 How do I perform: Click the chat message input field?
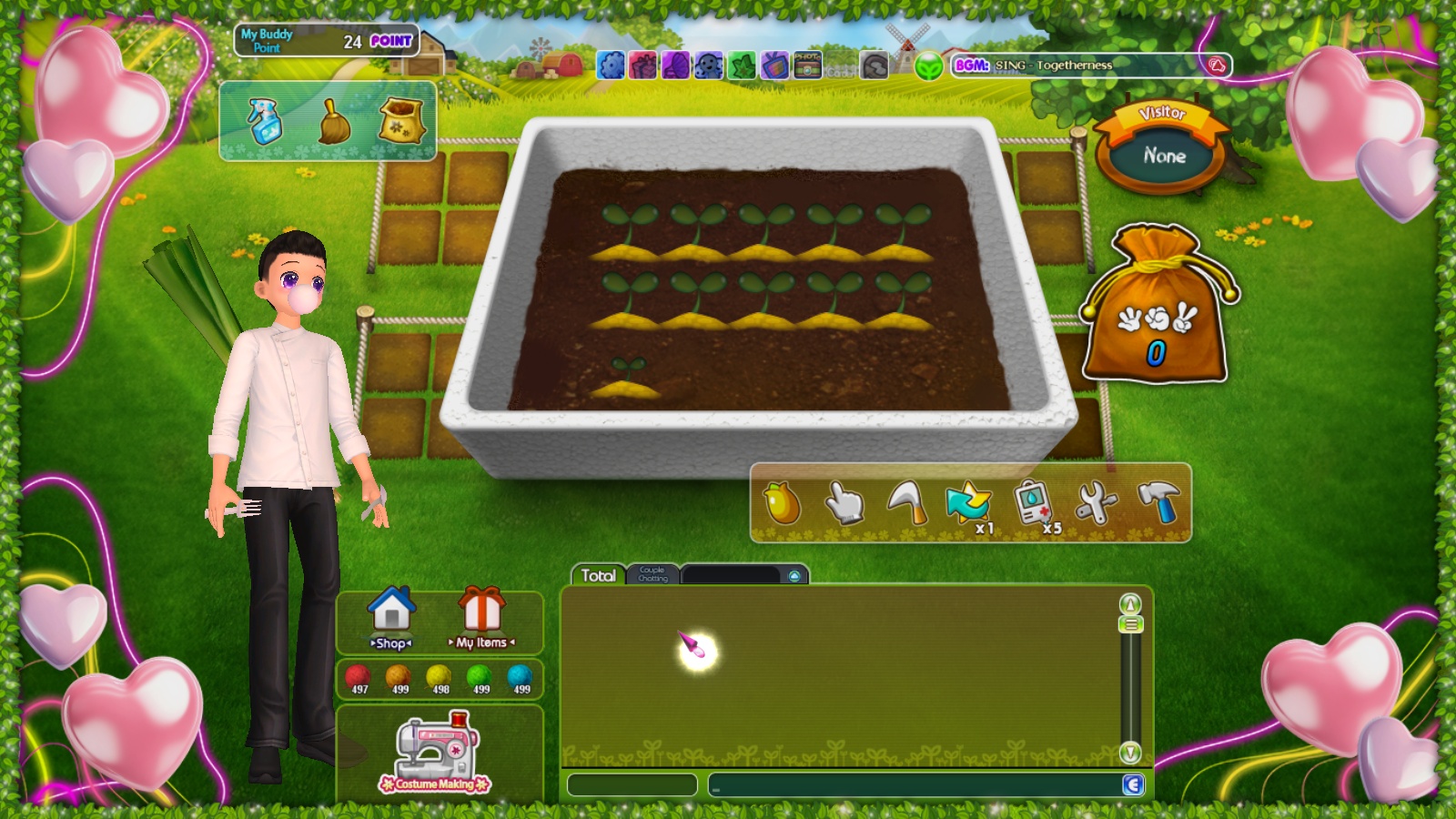pos(915,784)
